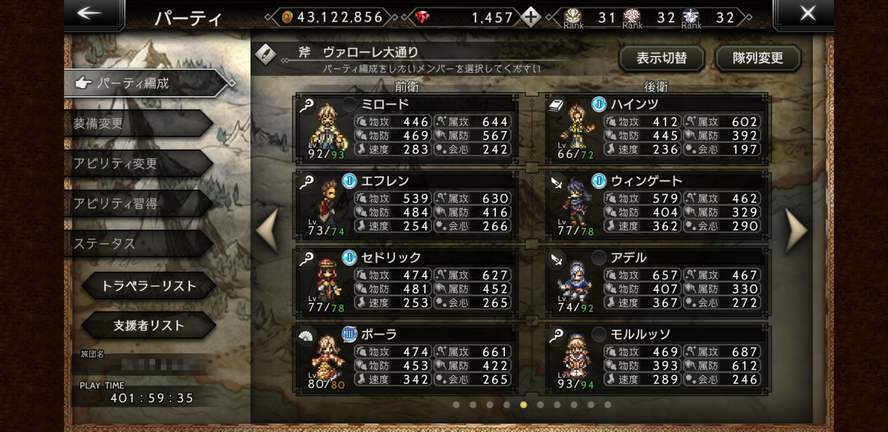This screenshot has width=888, height=432.
Task: Switch to previous party with left arrow
Action: pyautogui.click(x=267, y=230)
